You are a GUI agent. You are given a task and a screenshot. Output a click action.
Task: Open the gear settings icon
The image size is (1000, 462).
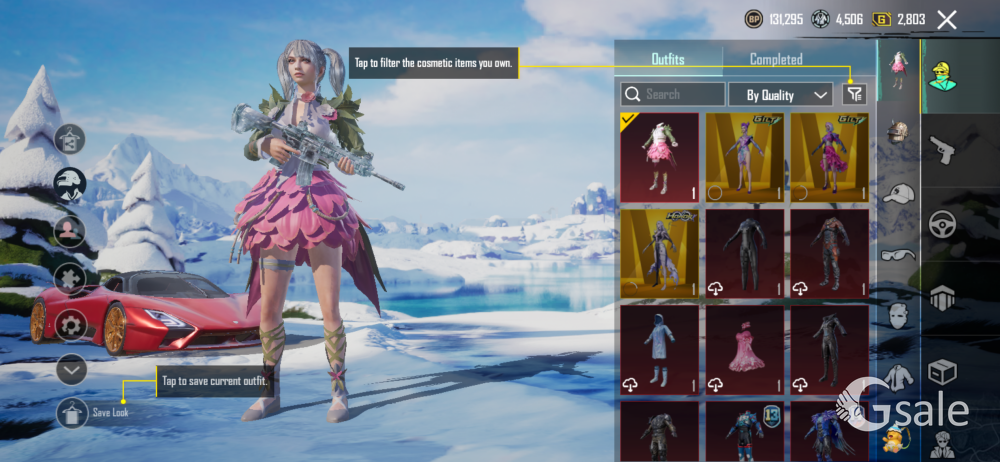[71, 325]
